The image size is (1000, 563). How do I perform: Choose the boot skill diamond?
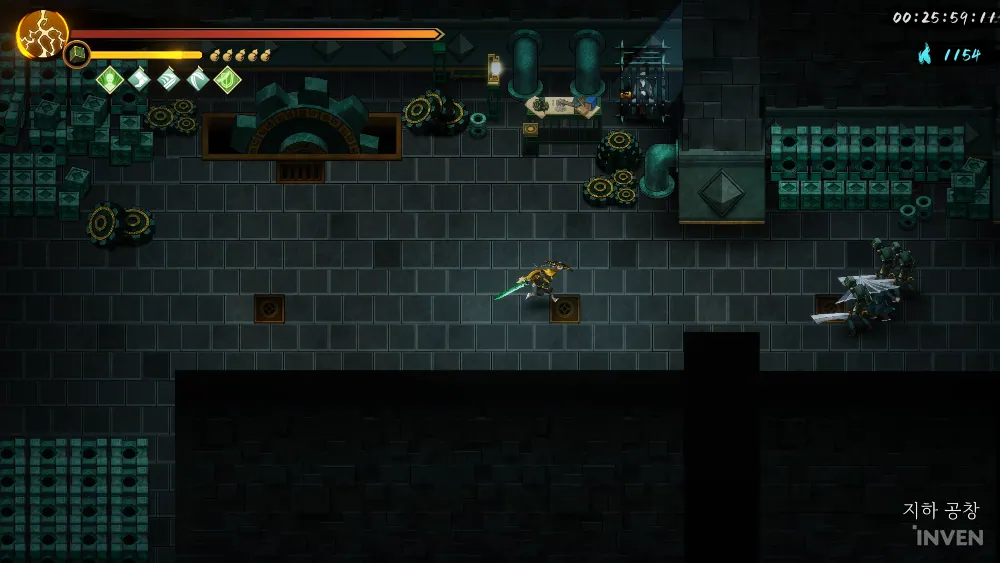pyautogui.click(x=138, y=79)
